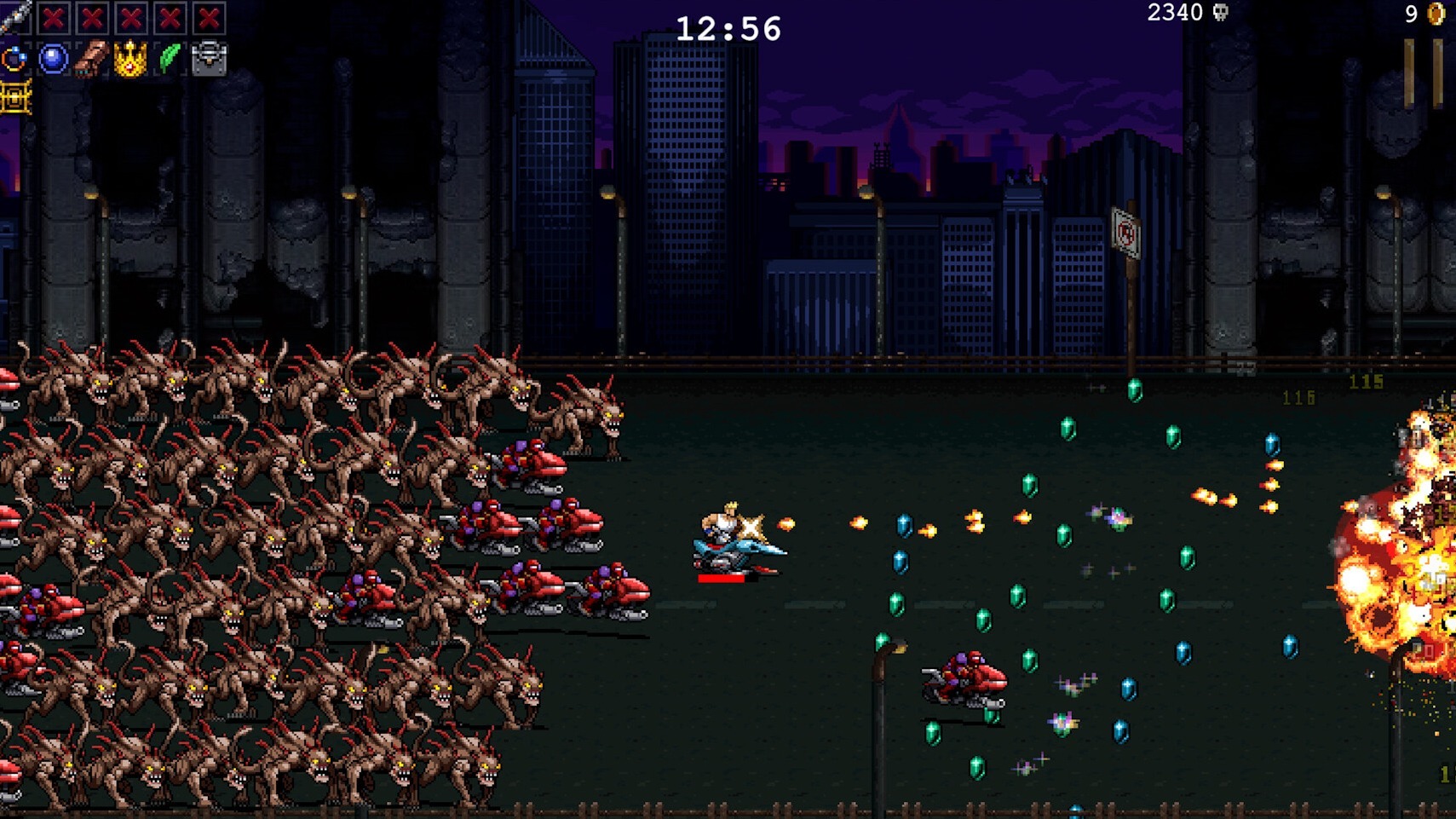Click the blue orb item icon

coord(52,60)
